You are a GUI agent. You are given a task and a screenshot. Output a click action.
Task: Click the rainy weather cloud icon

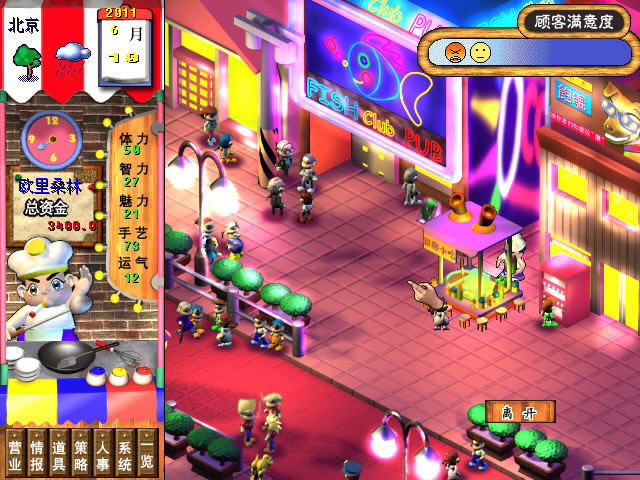(x=73, y=54)
